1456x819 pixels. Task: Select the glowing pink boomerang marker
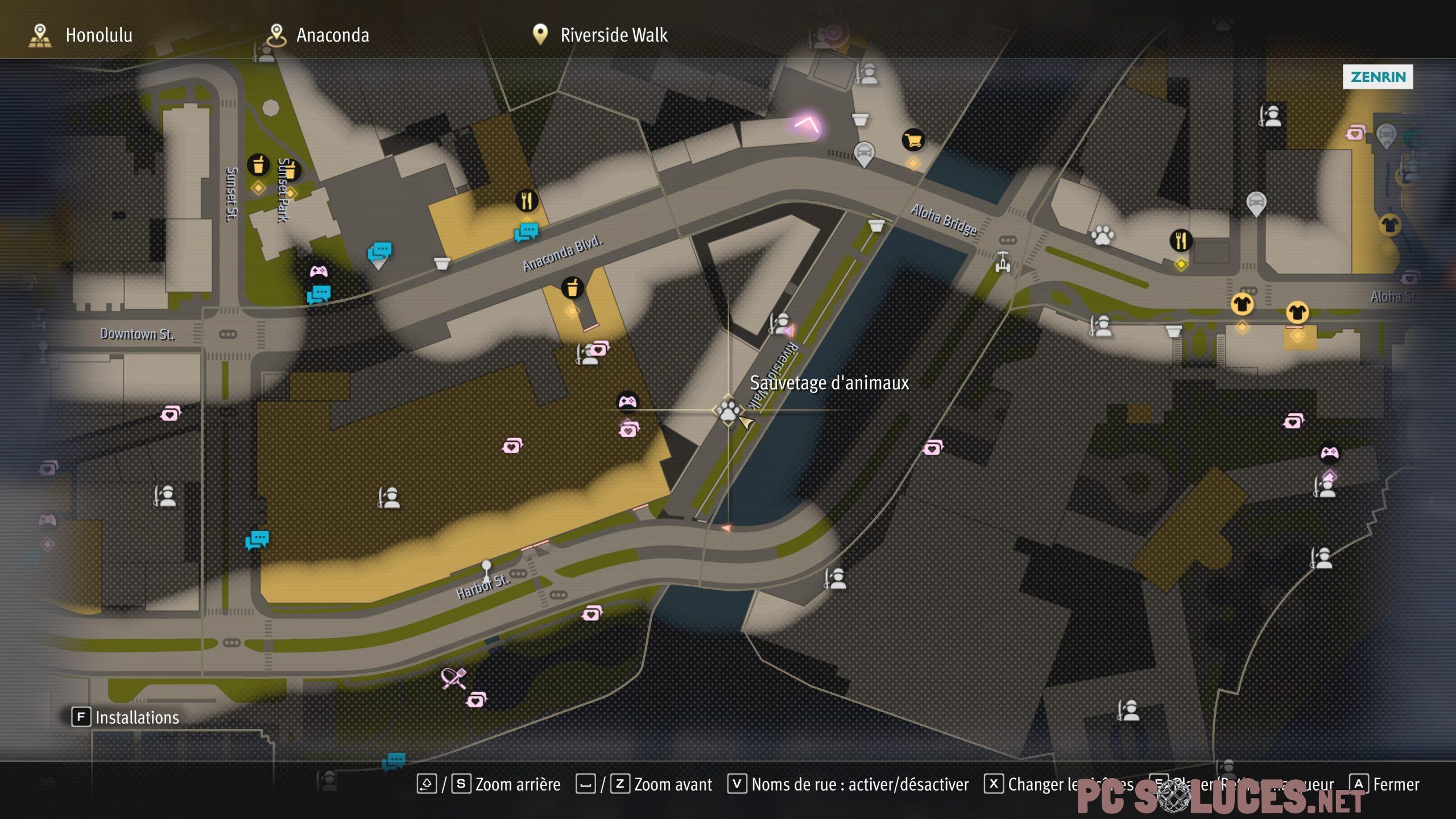807,124
